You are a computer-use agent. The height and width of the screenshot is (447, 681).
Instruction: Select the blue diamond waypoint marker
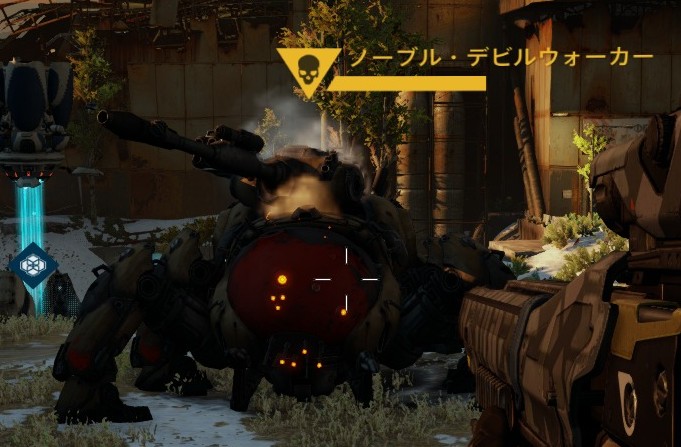point(32,265)
